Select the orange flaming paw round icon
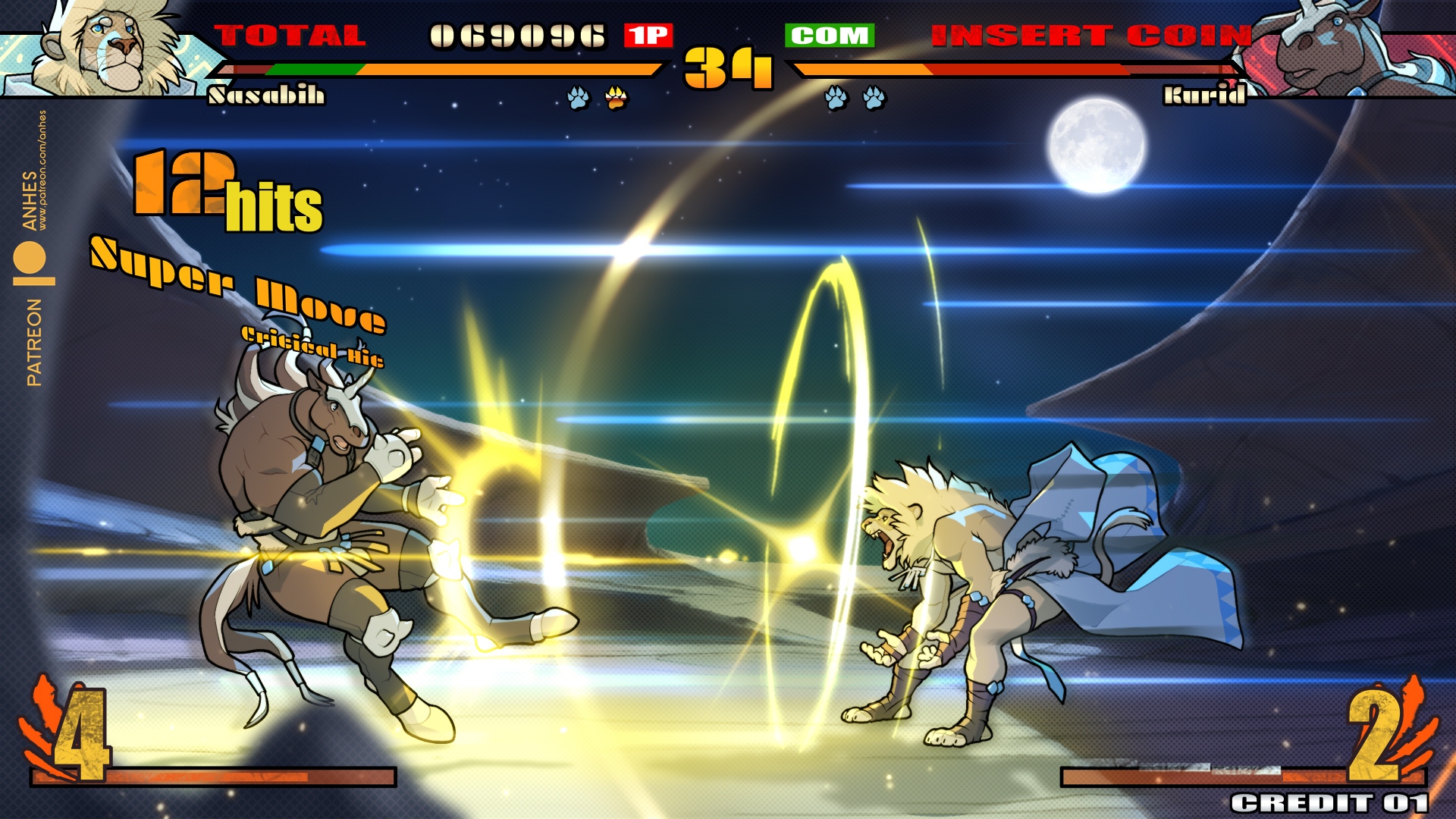The image size is (1456, 819). 616,98
